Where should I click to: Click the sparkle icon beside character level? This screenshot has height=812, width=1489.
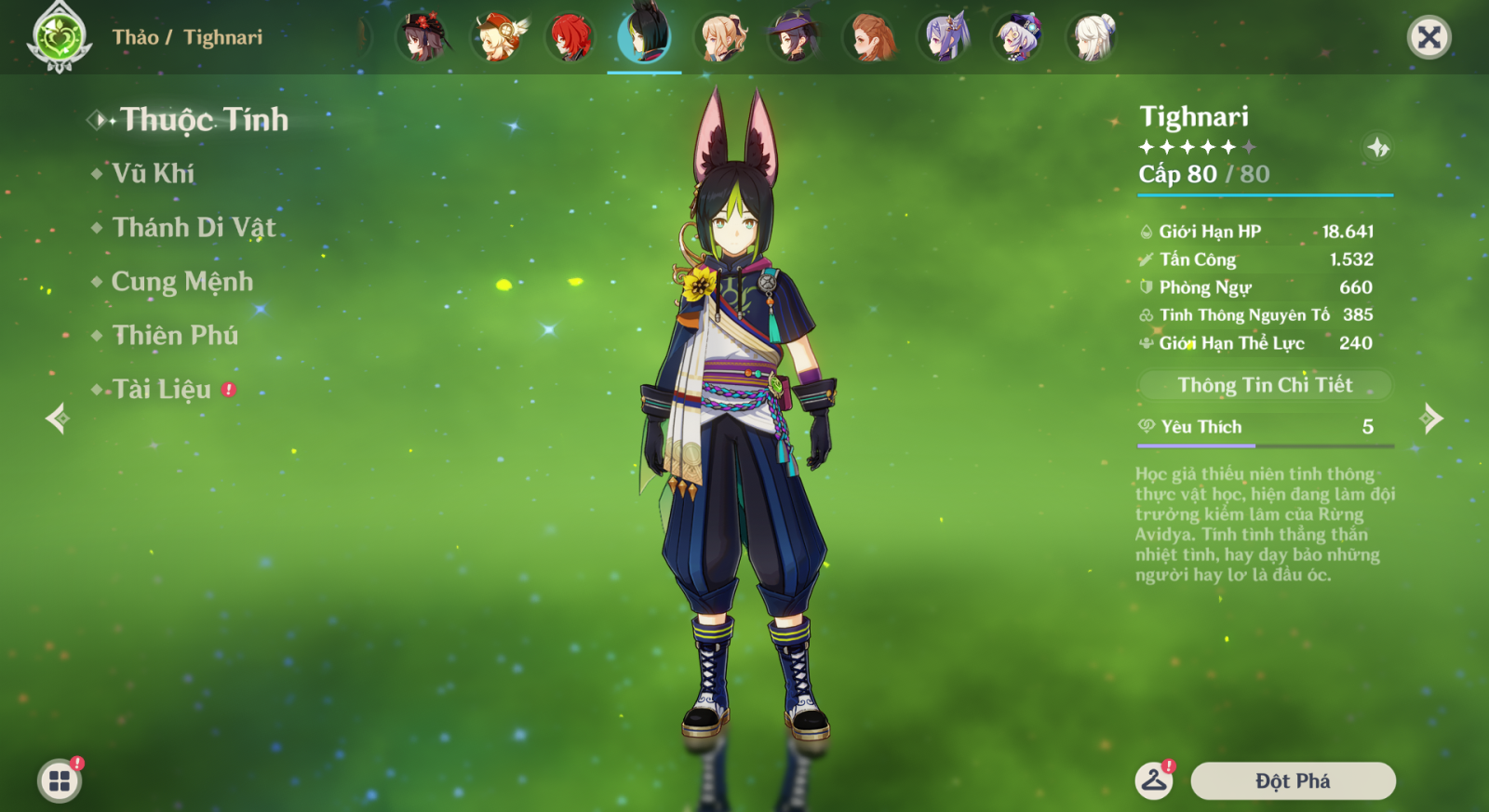[1377, 147]
